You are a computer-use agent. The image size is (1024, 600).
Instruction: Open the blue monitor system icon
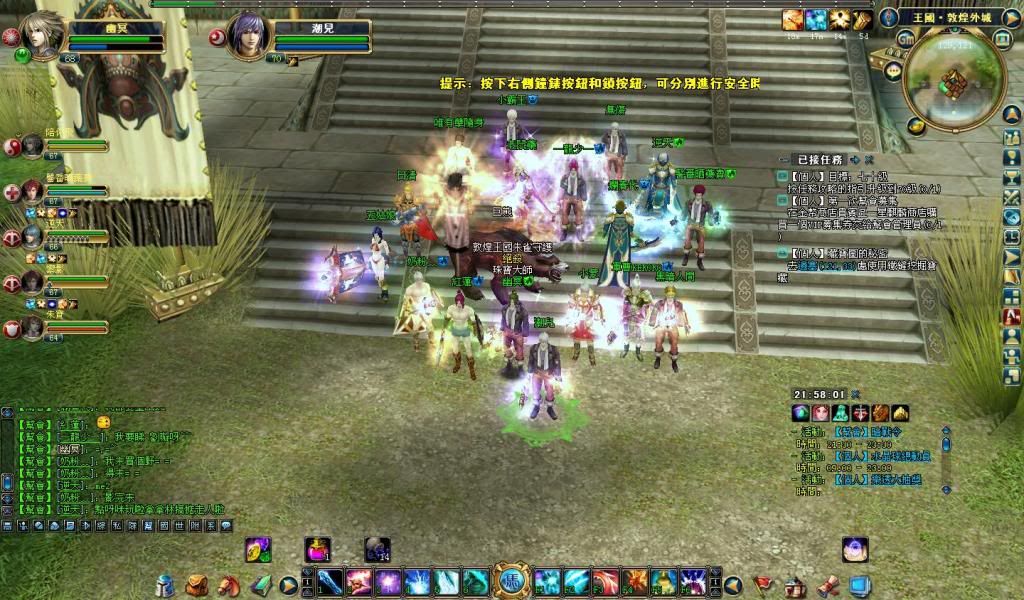click(859, 585)
